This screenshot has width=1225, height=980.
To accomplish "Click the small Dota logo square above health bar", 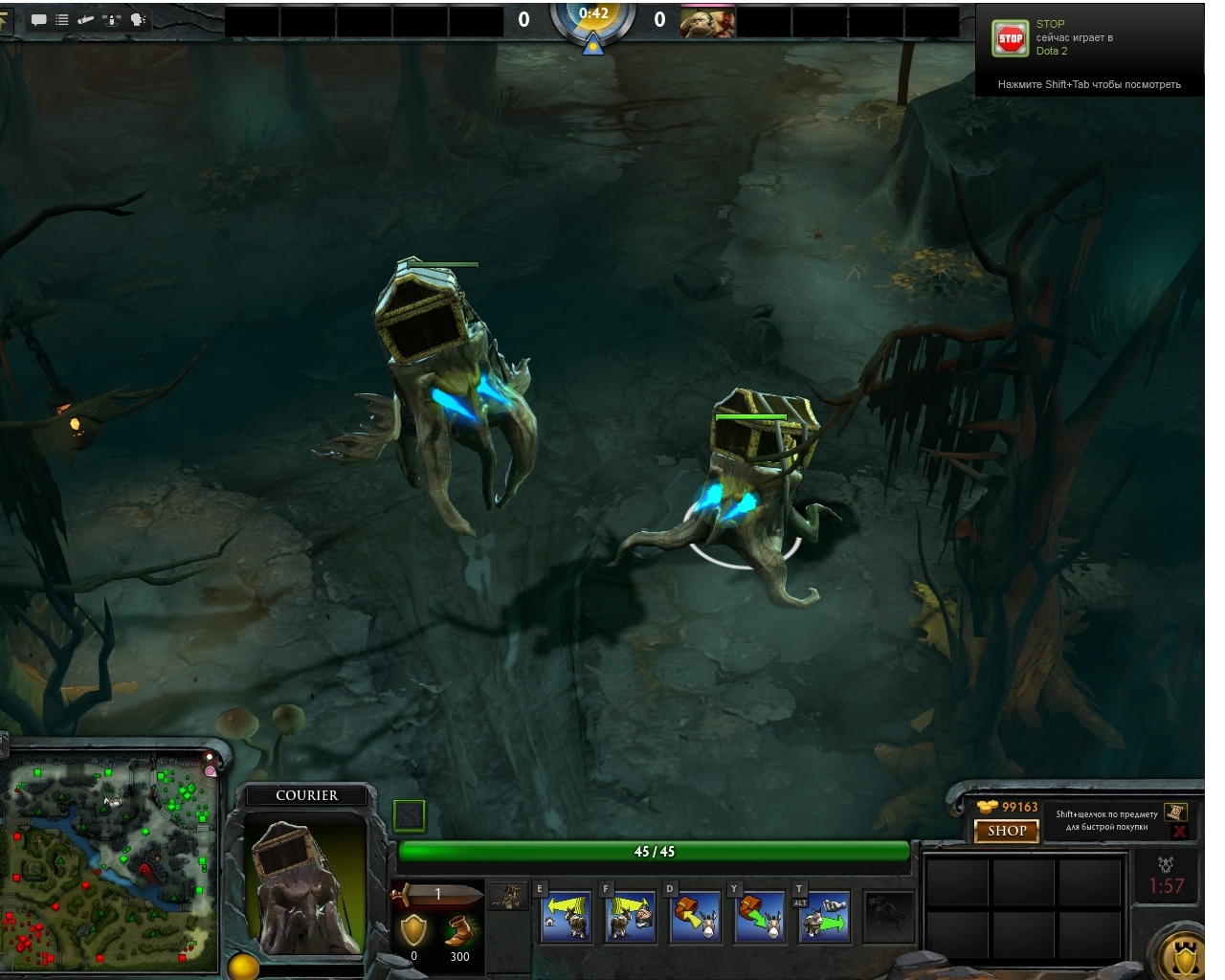I will pos(409,815).
